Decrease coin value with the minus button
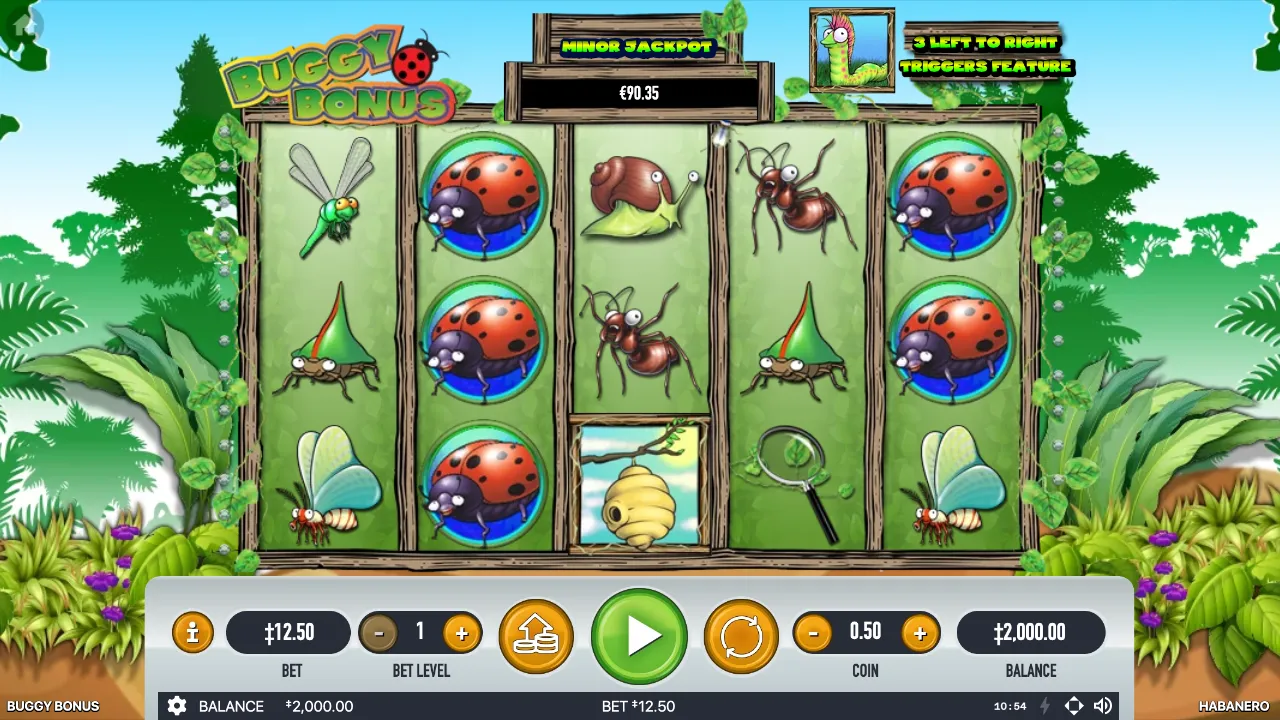Screen dimensions: 1280x720 point(813,632)
